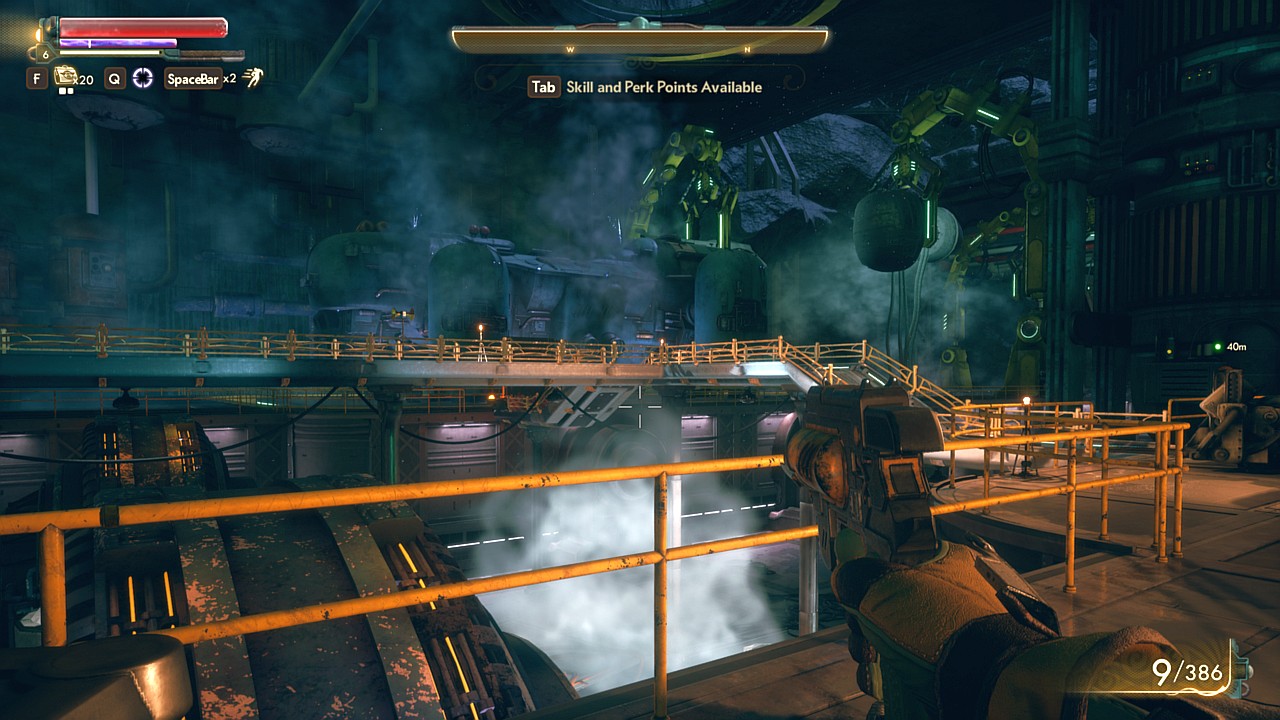Use the medical inhaler icon
This screenshot has height=720, width=1280.
pos(66,76)
